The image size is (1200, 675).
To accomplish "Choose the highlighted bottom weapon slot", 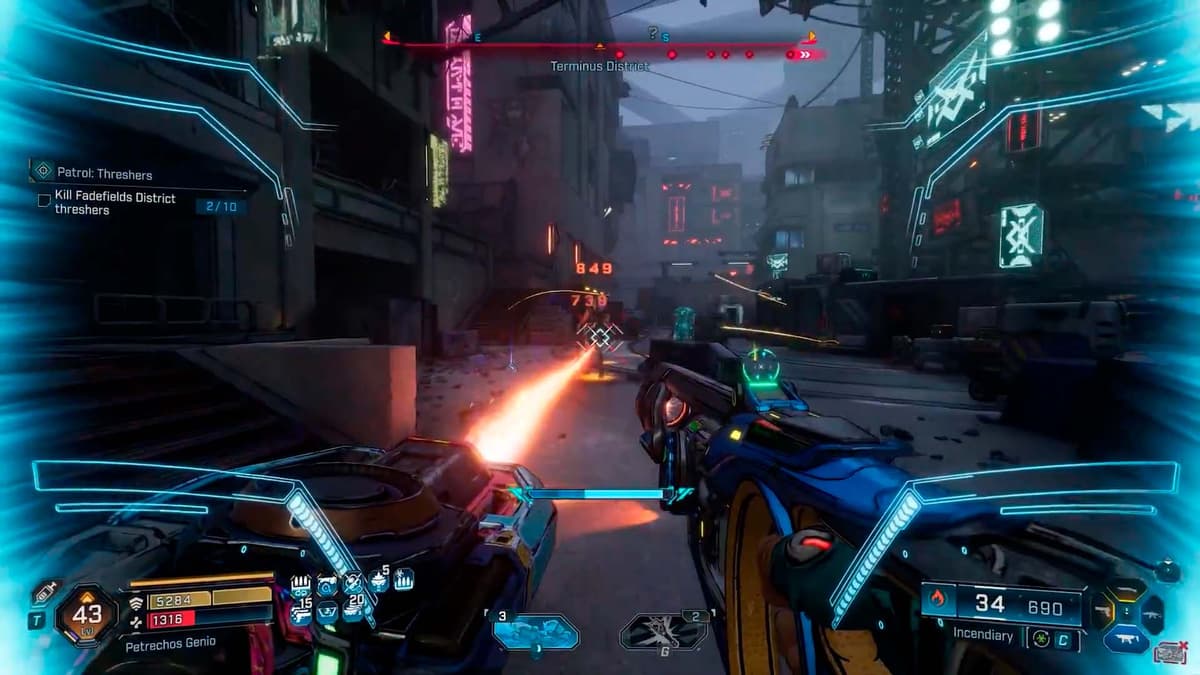I will tap(1125, 638).
